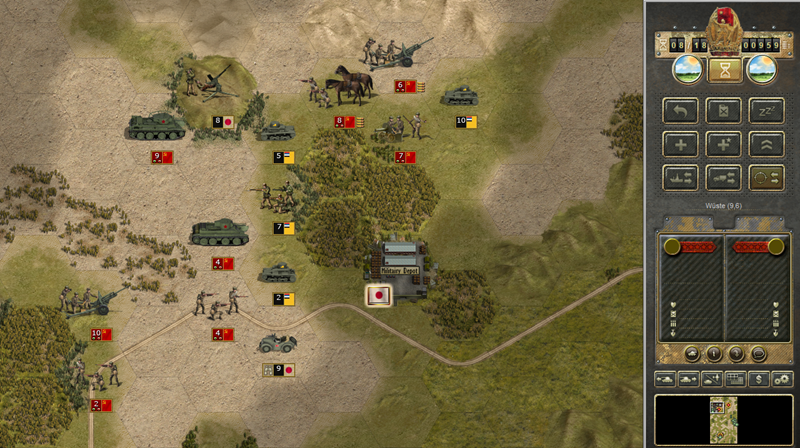End the turn with the hourglass button
Viewport: 800px width, 448px height.
click(721, 69)
